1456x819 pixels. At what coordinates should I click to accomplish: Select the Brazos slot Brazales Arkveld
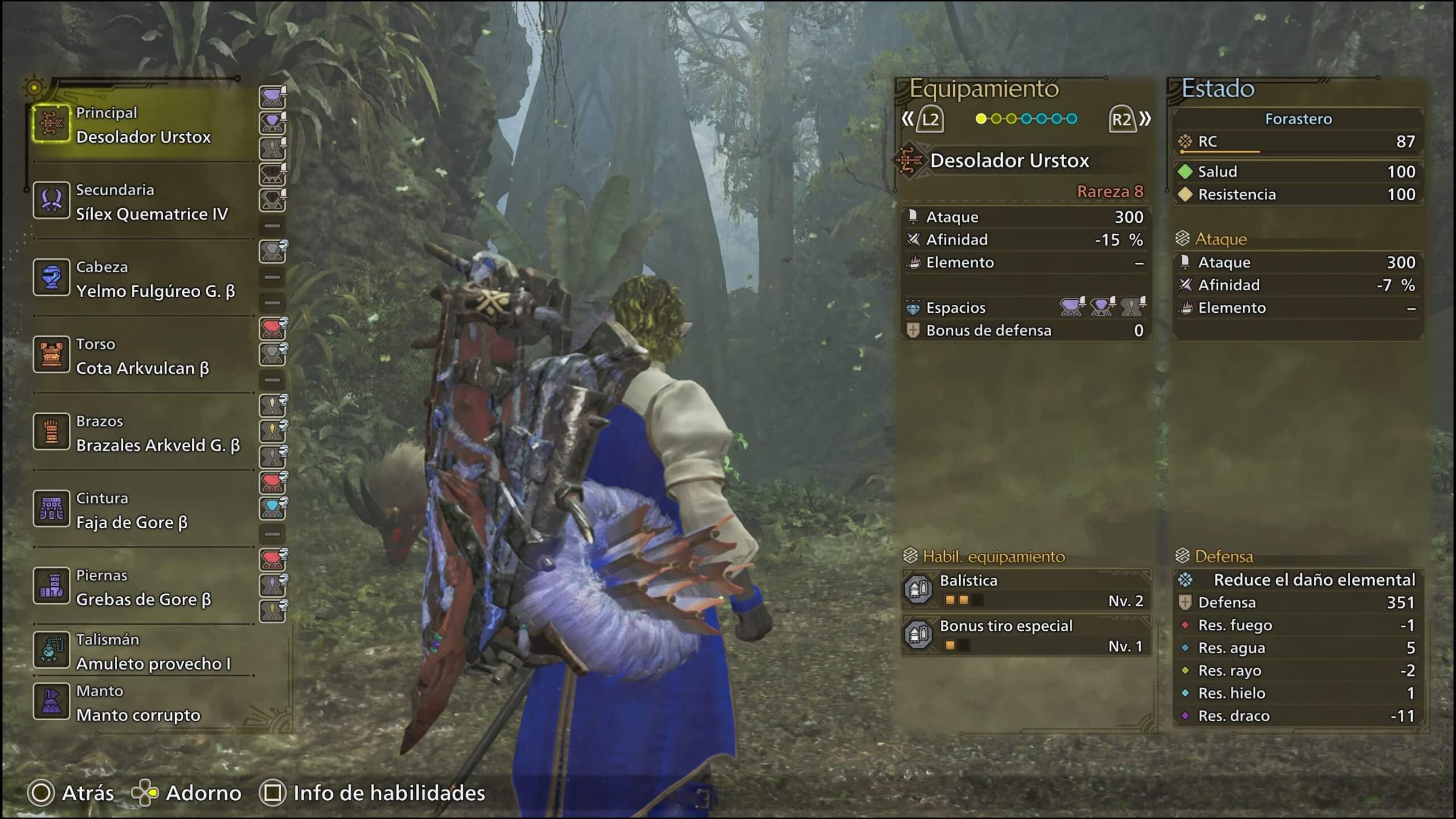click(142, 433)
